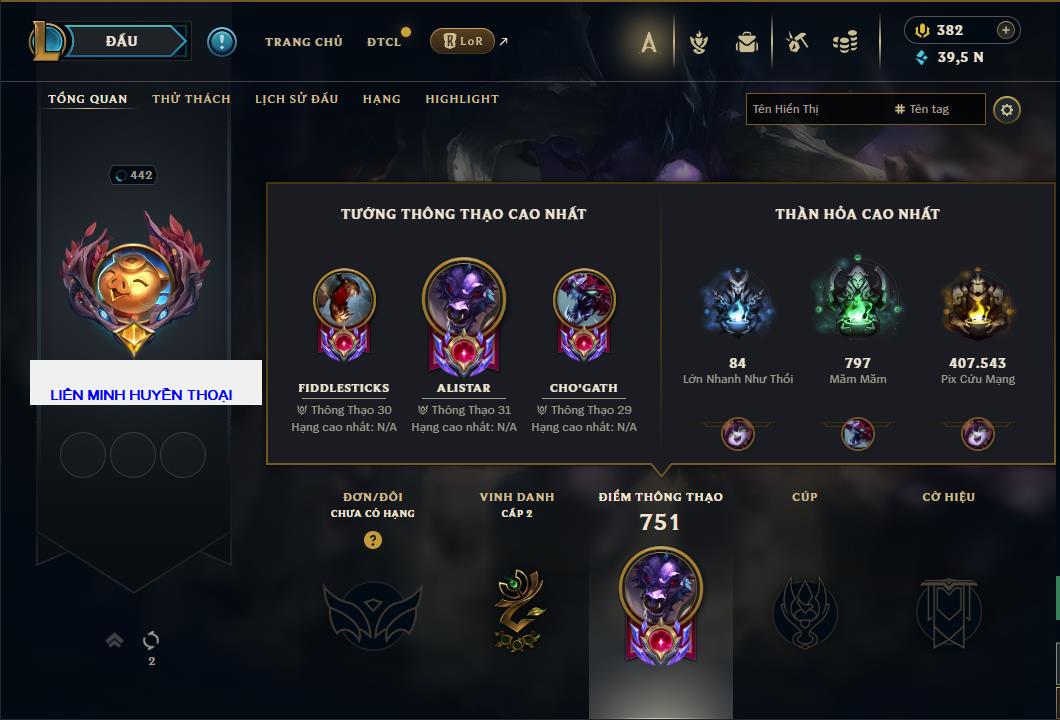
Task: Select the Fiddlesticks mastery champion
Action: click(344, 312)
